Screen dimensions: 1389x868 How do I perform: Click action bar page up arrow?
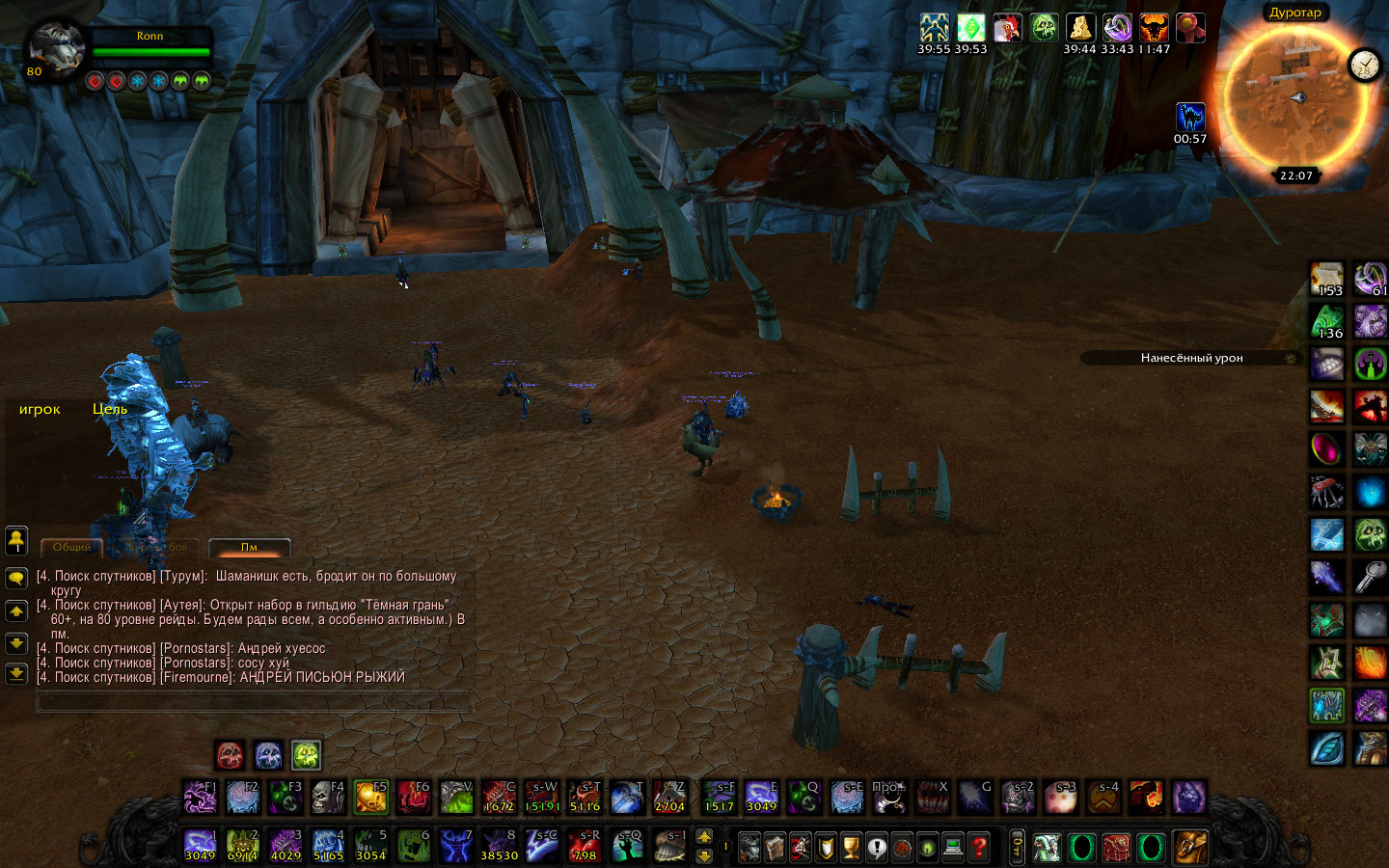click(x=704, y=836)
